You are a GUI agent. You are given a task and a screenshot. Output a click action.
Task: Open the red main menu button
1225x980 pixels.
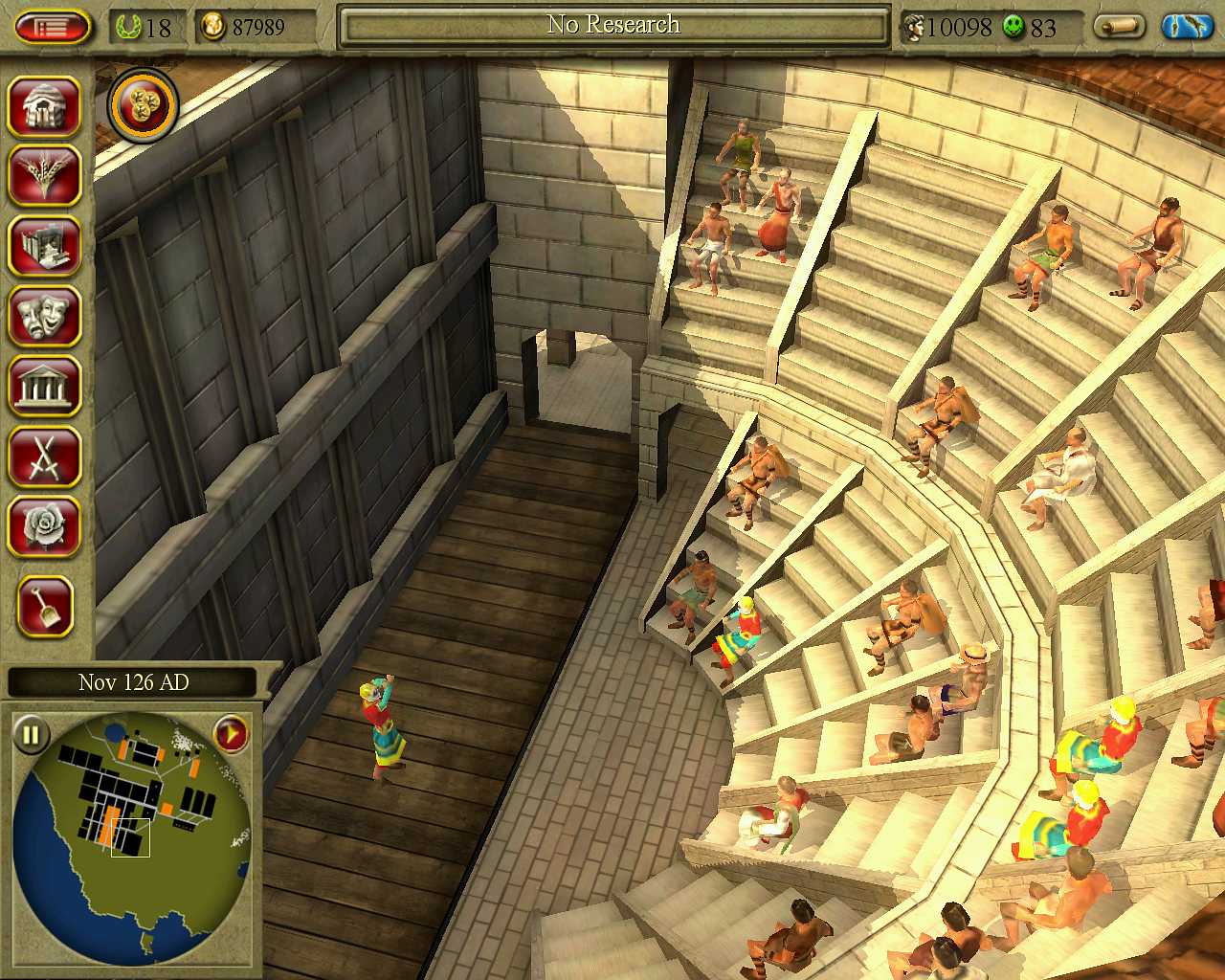53,26
